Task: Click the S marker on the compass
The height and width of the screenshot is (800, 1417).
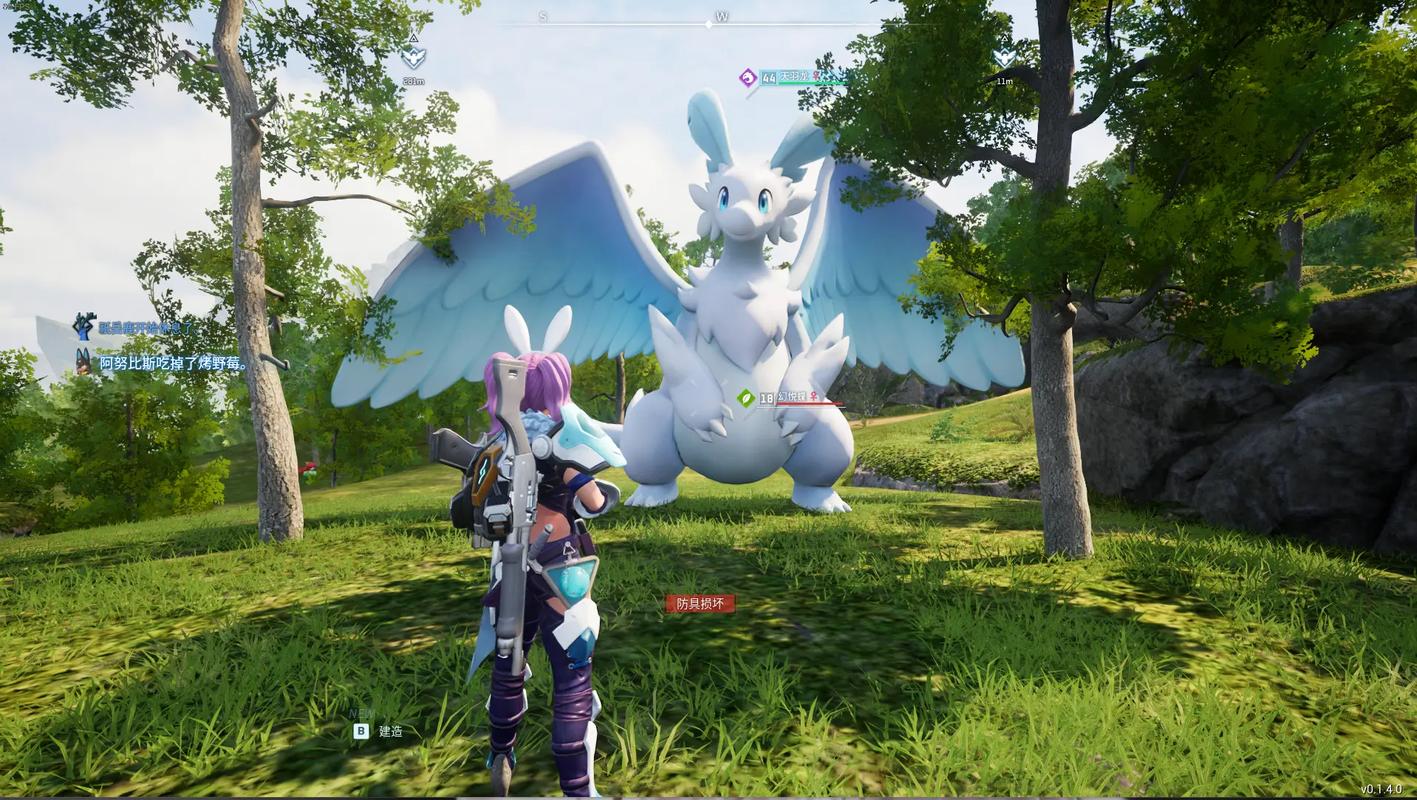Action: click(x=543, y=17)
